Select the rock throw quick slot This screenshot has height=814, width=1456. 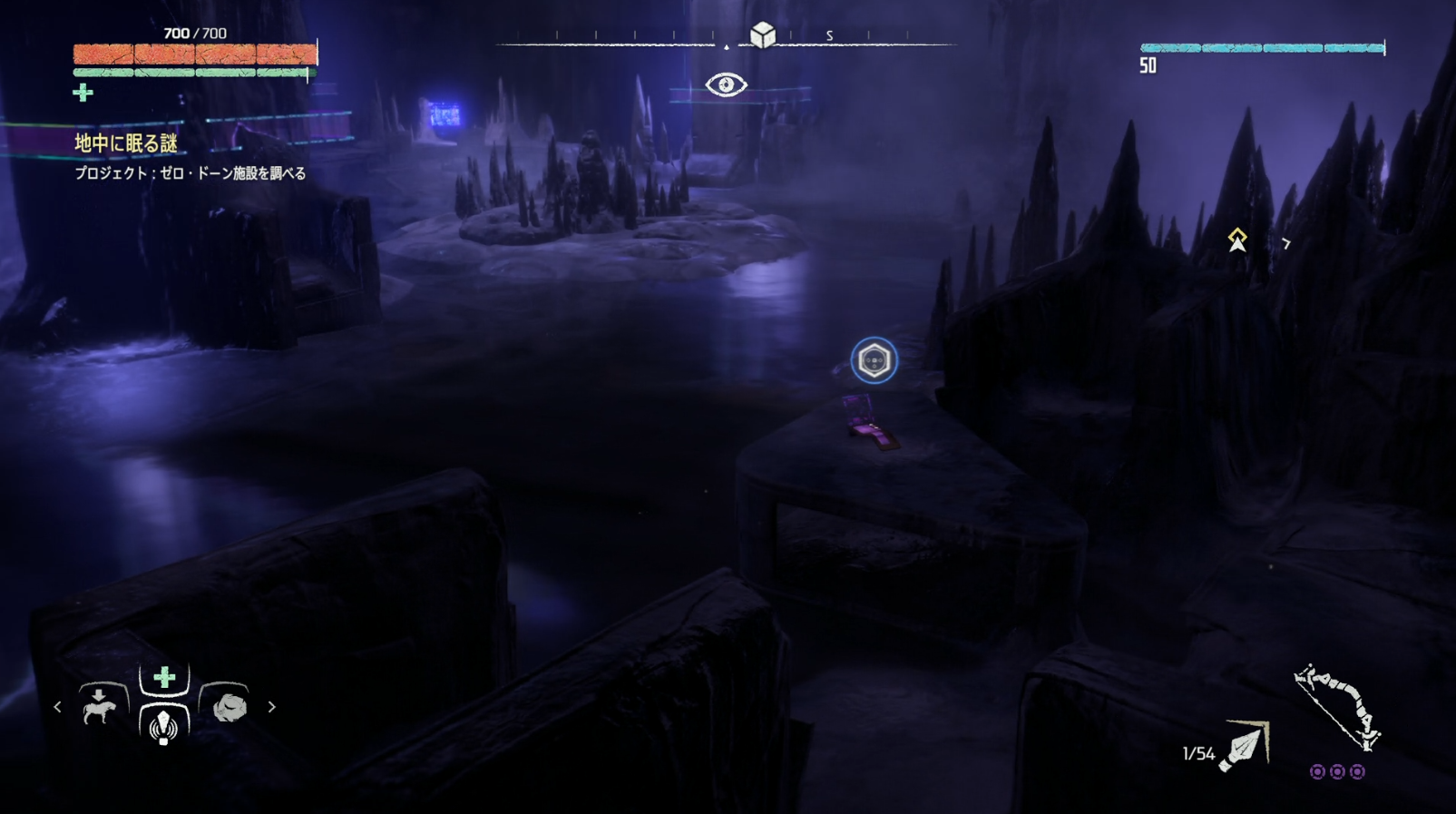[x=229, y=706]
